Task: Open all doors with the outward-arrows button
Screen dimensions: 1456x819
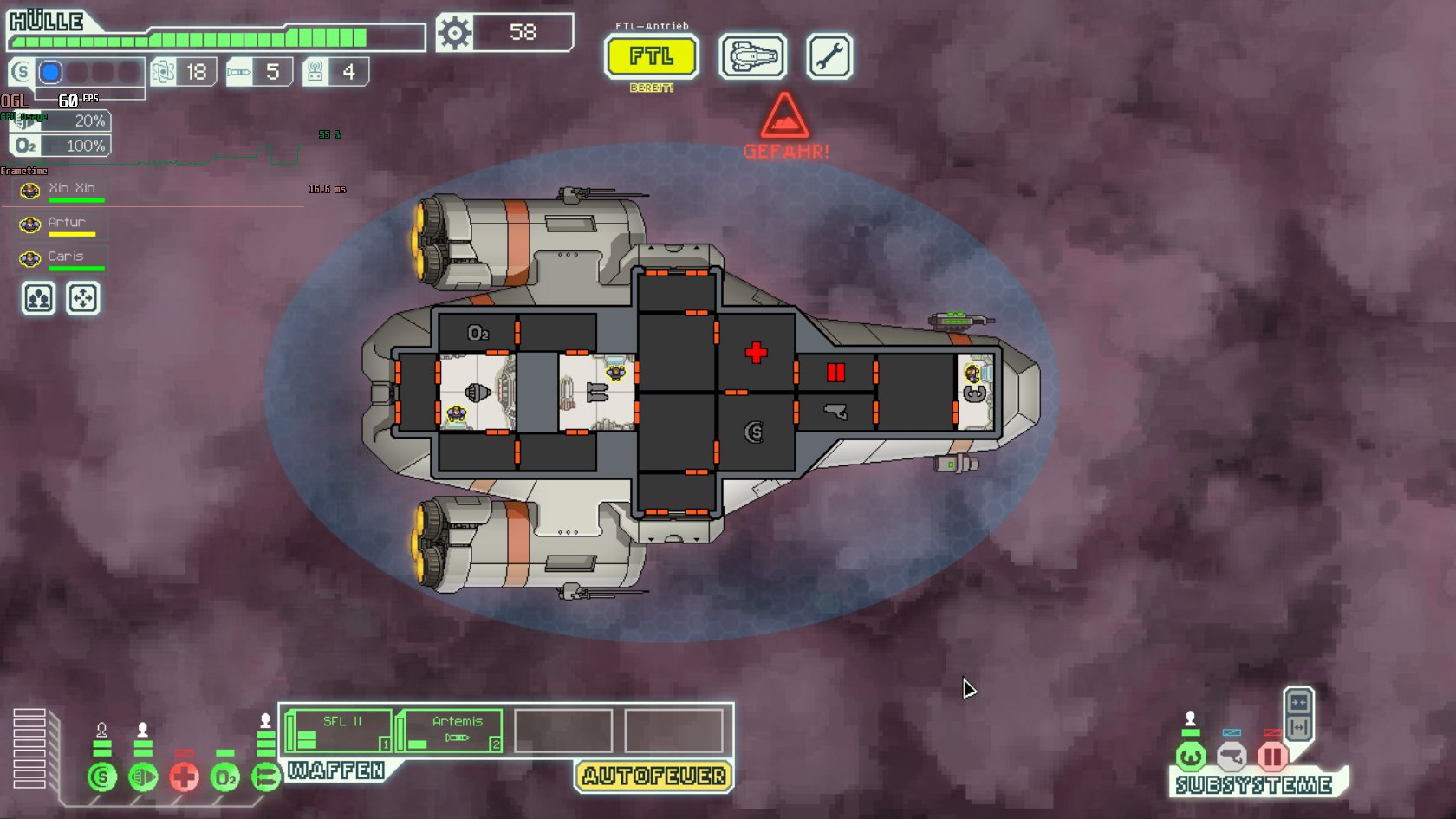Action: click(x=1298, y=728)
